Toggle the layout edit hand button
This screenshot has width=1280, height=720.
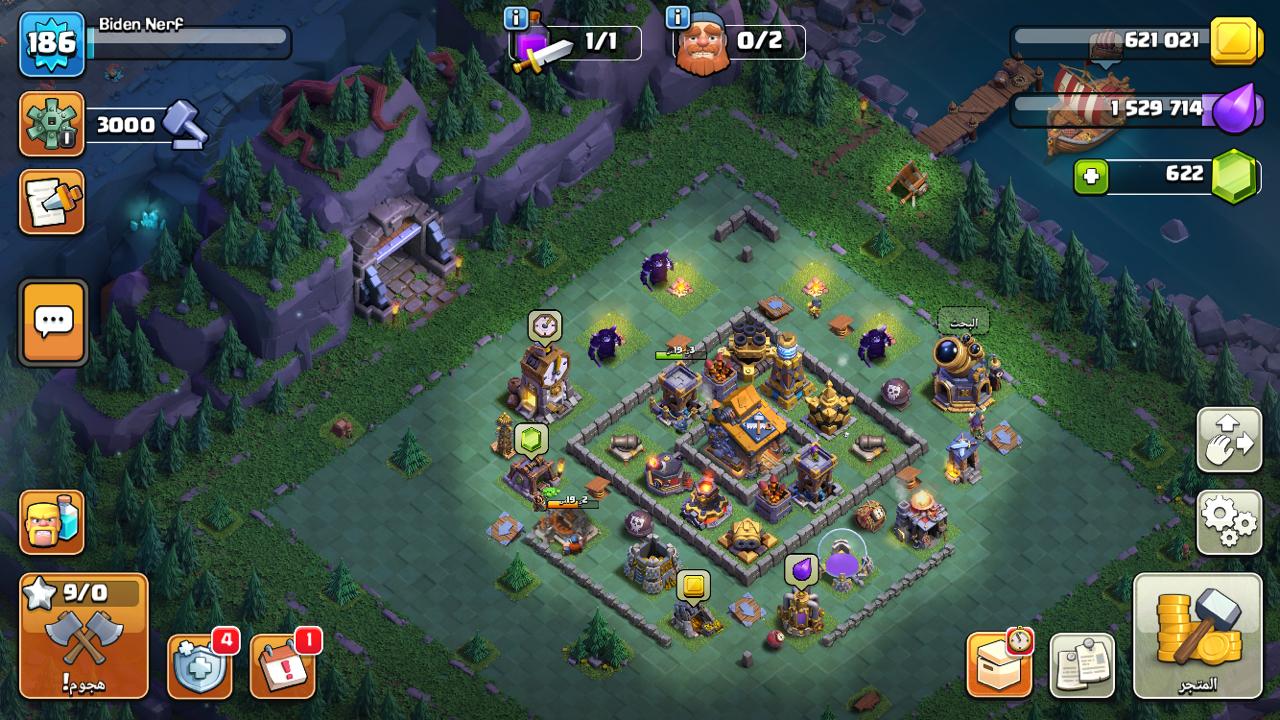(1229, 440)
